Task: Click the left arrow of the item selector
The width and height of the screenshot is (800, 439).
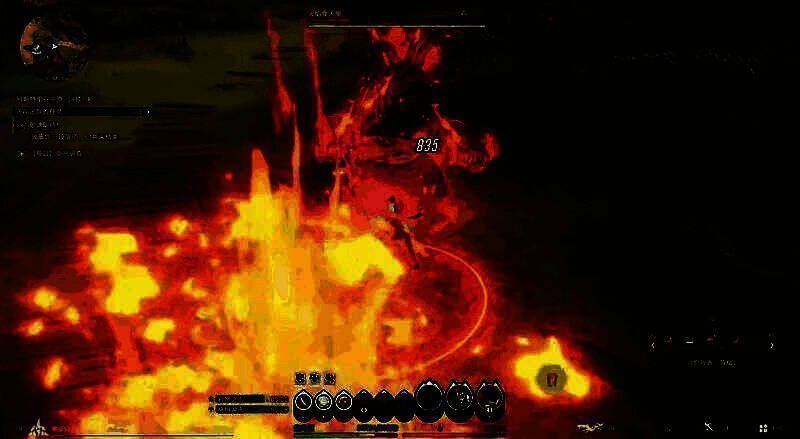Action: tap(654, 345)
